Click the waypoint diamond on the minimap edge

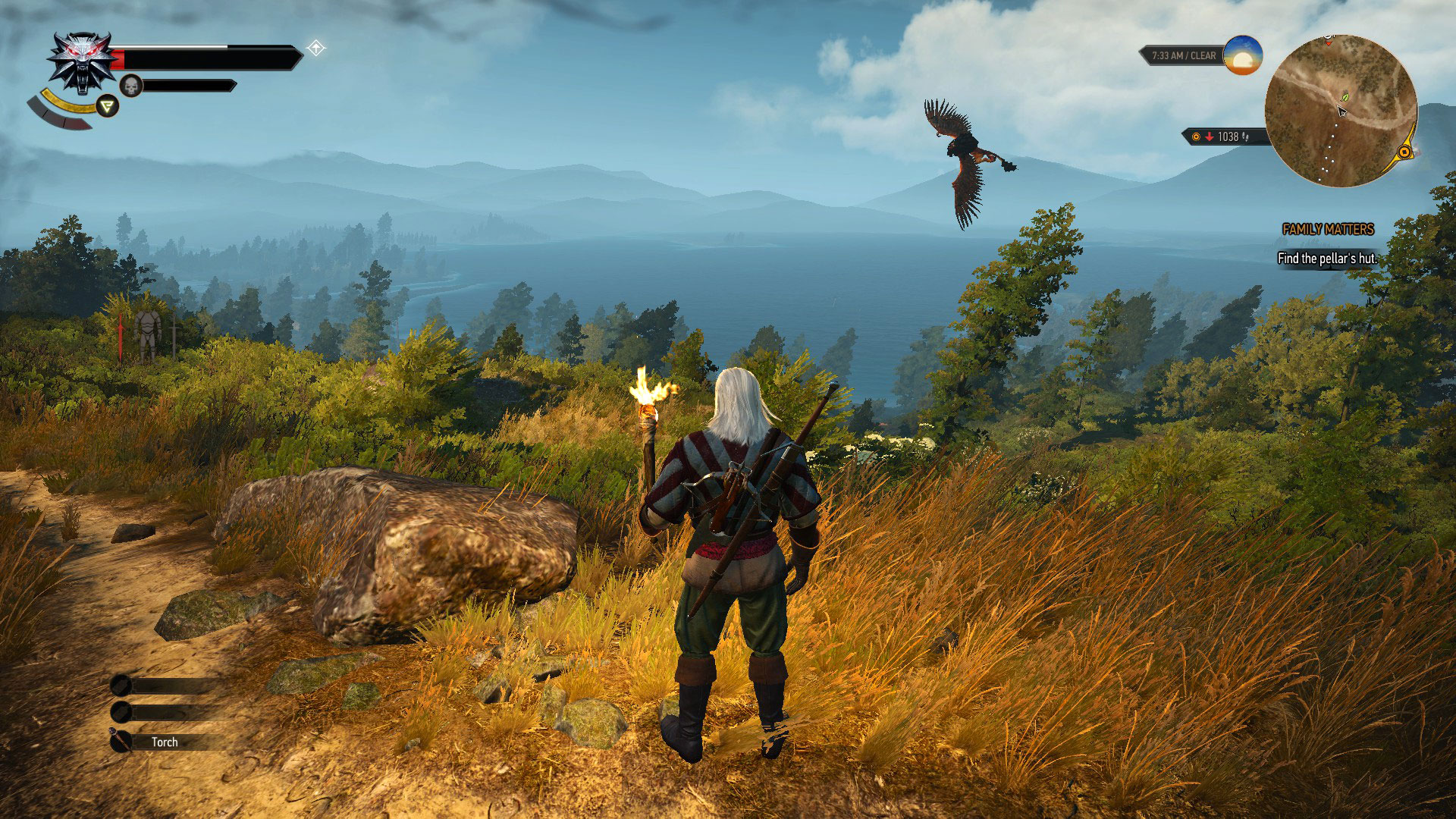pos(1404,152)
